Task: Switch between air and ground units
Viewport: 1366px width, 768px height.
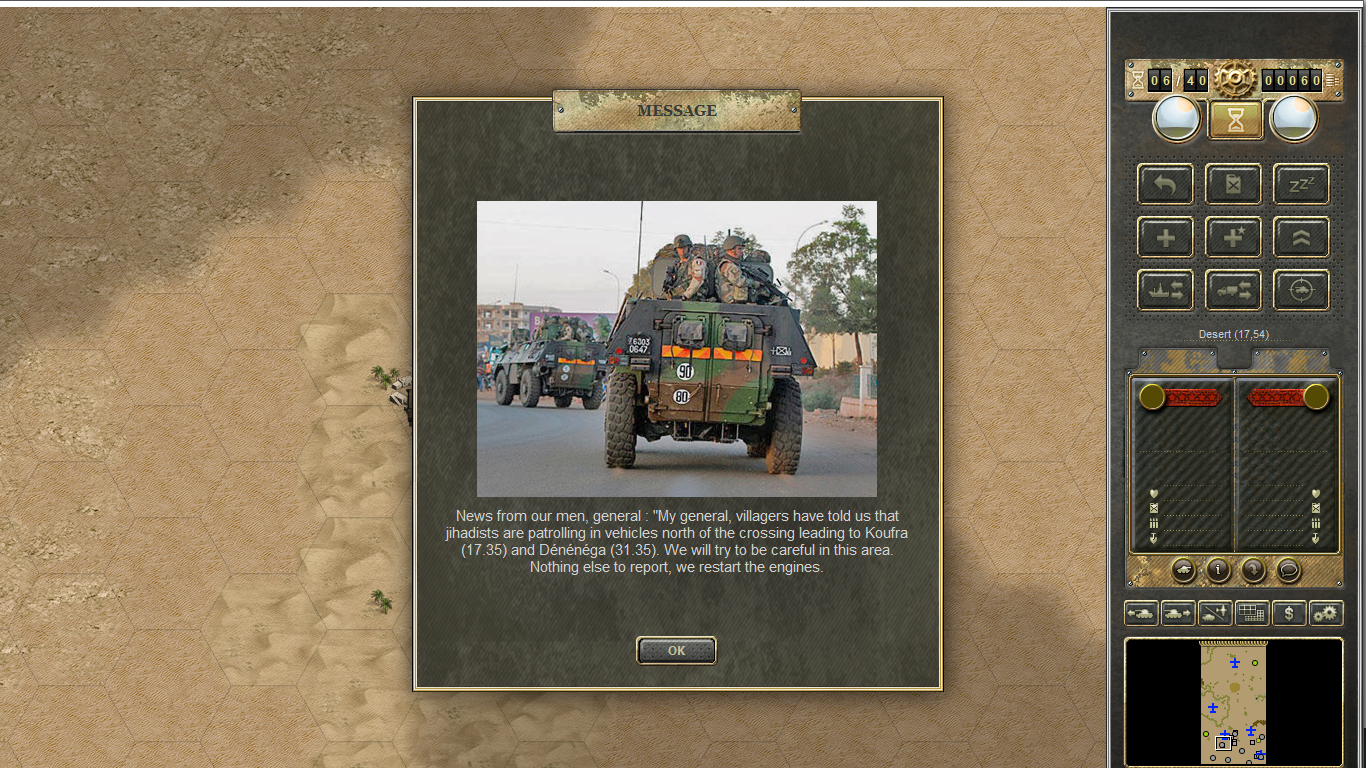Action: (x=1215, y=613)
